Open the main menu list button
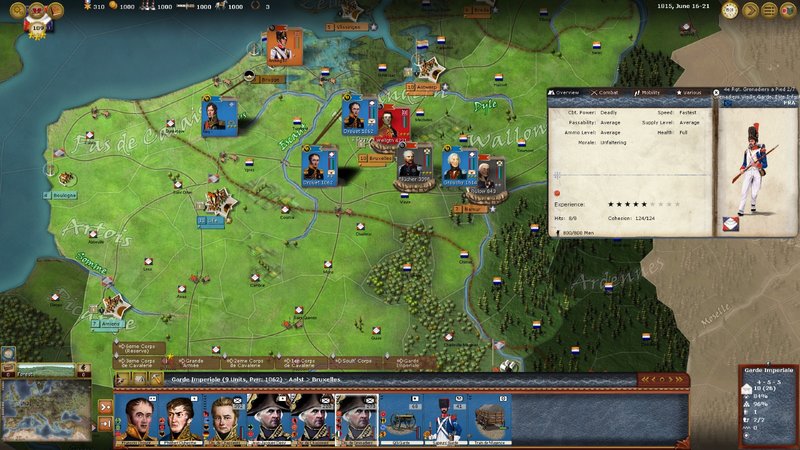 click(x=770, y=10)
